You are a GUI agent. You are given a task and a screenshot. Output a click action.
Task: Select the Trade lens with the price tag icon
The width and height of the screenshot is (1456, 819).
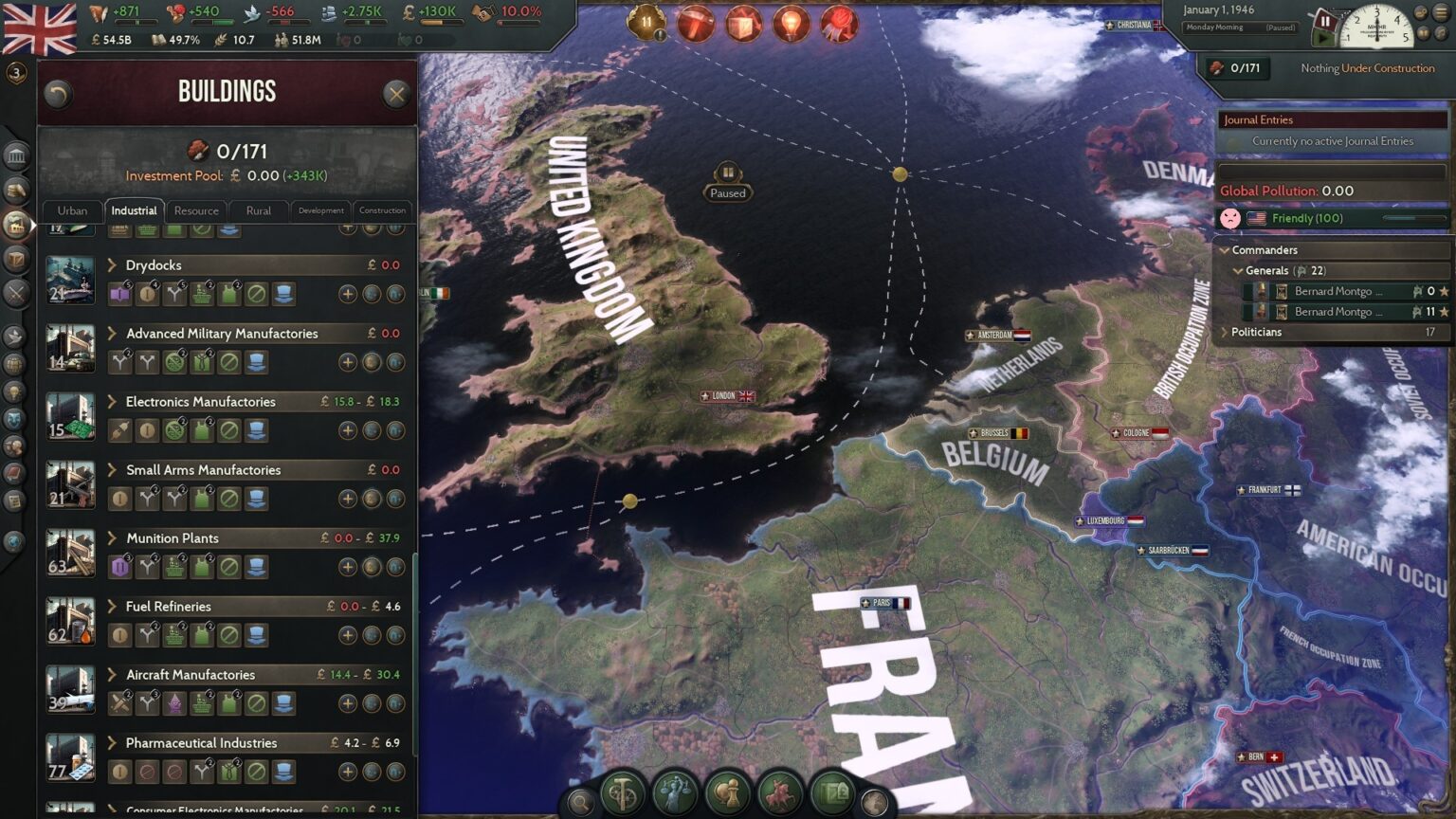pos(831,793)
